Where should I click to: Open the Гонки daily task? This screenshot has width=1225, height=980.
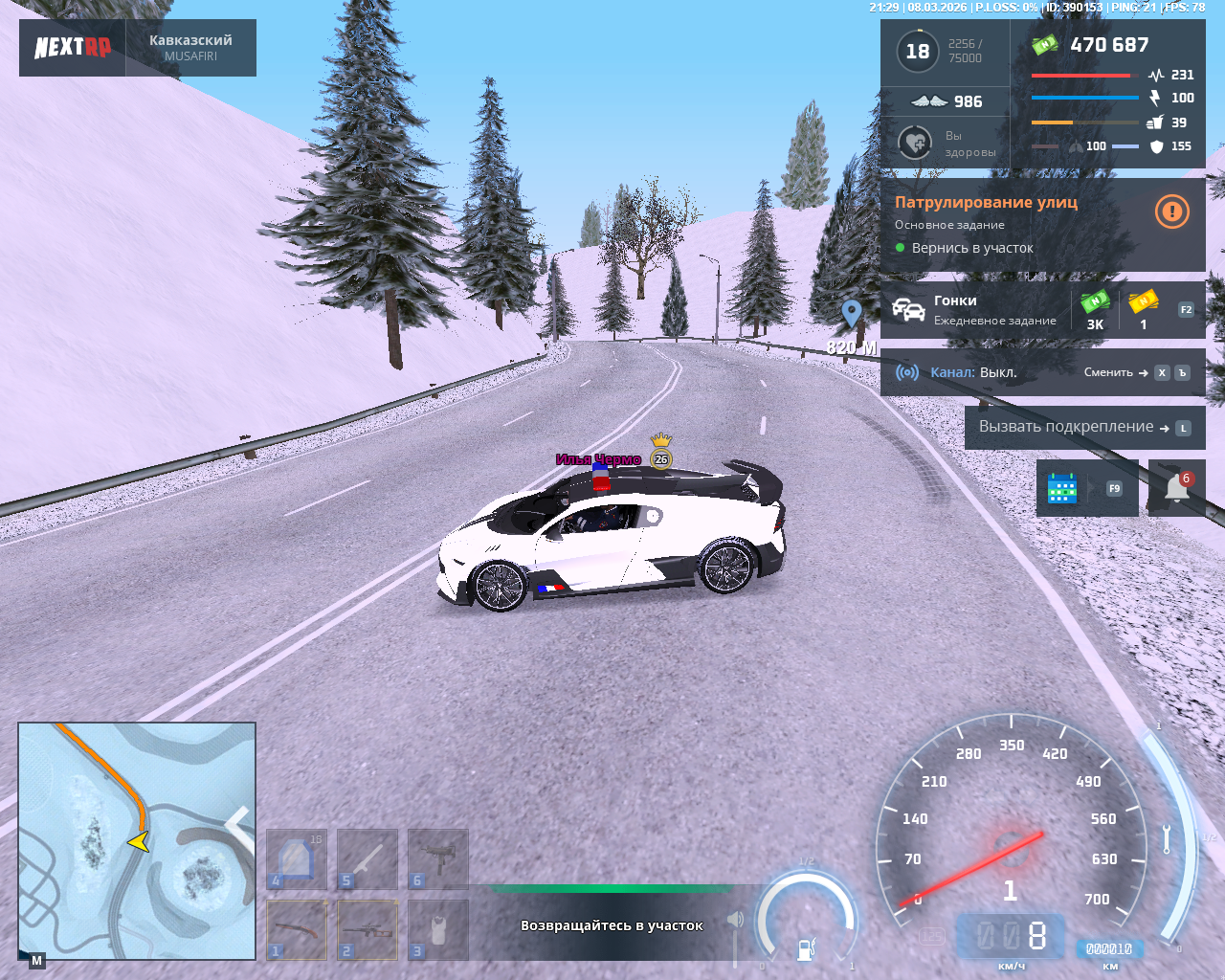995,310
